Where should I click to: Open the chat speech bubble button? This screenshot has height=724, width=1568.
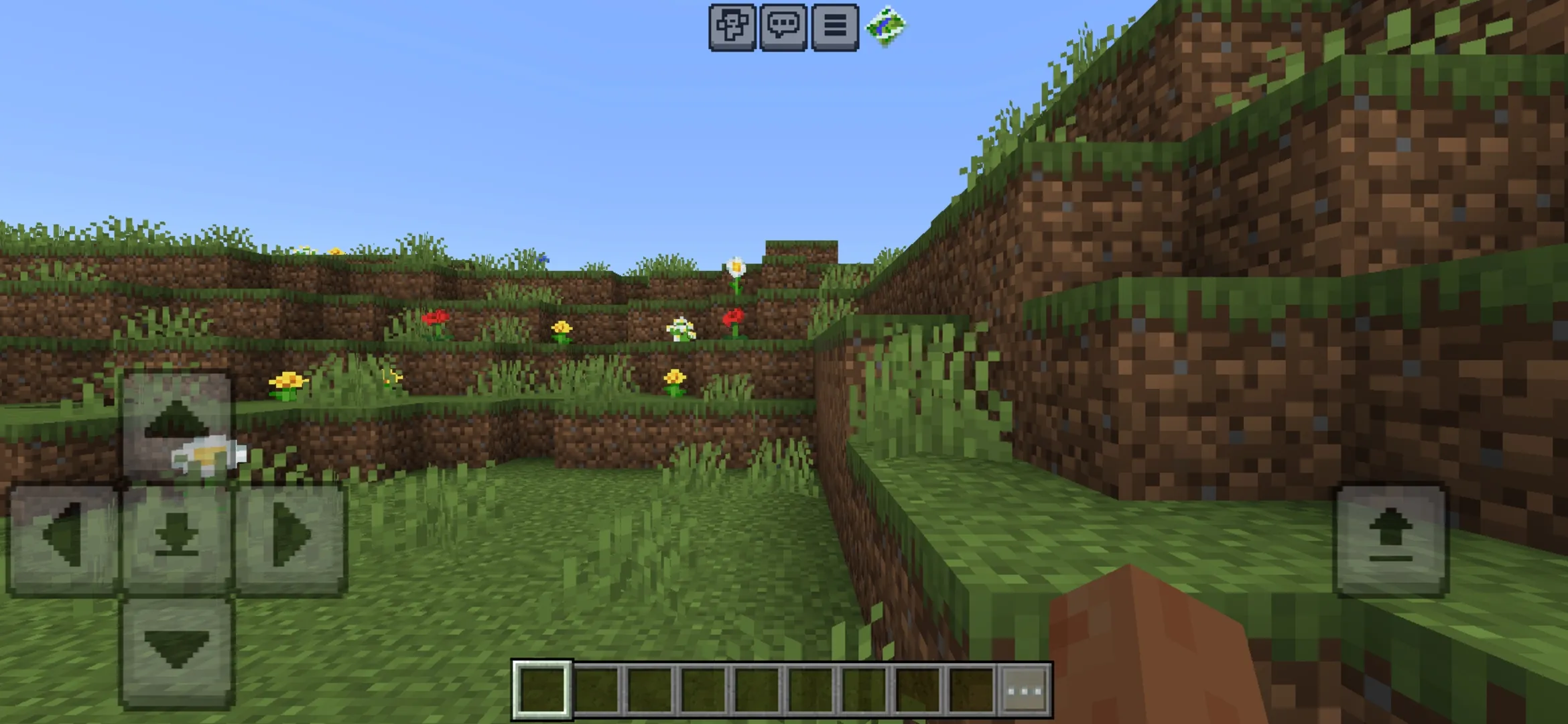(x=783, y=27)
